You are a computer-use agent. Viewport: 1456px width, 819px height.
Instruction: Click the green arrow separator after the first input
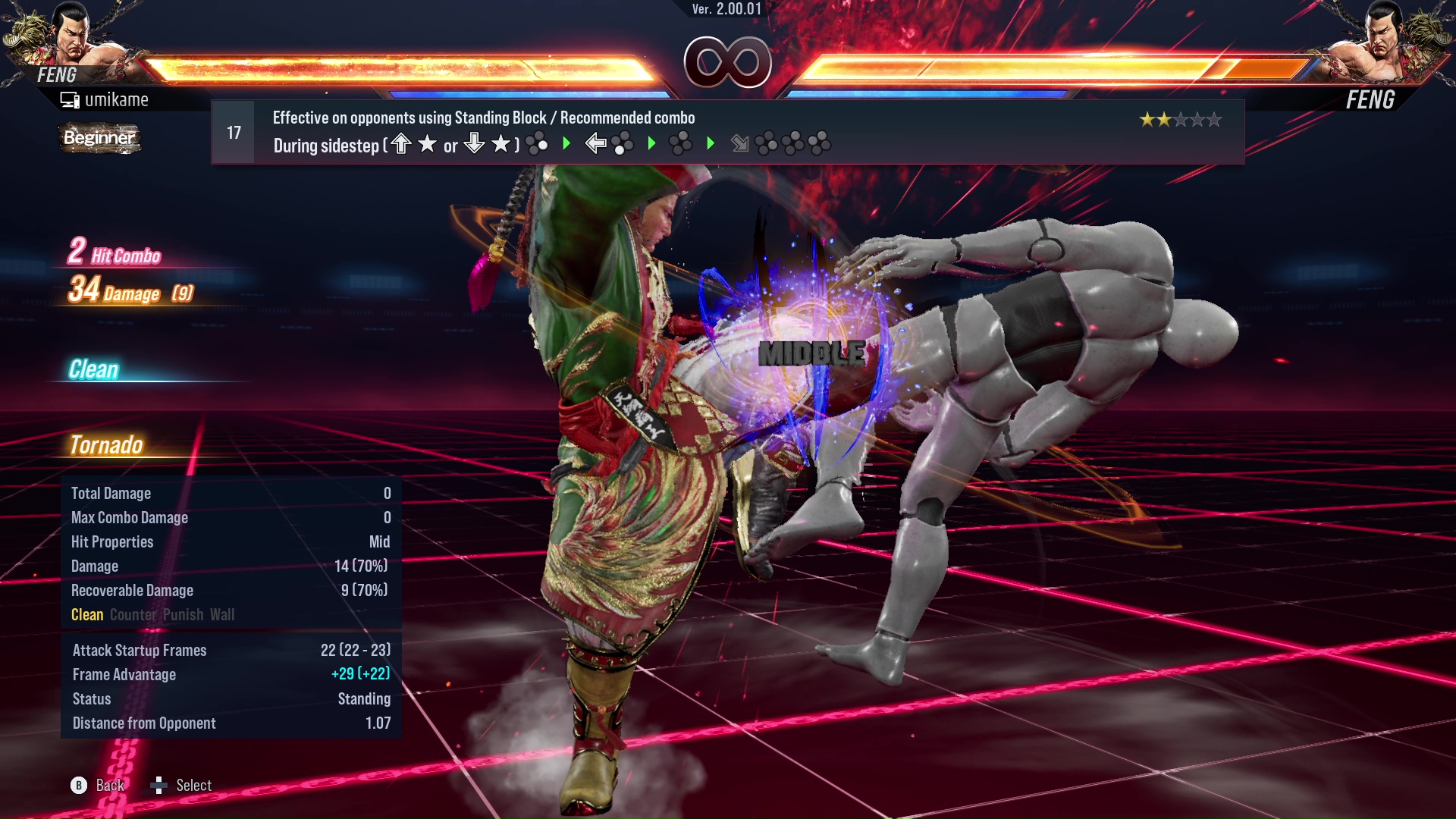click(566, 143)
